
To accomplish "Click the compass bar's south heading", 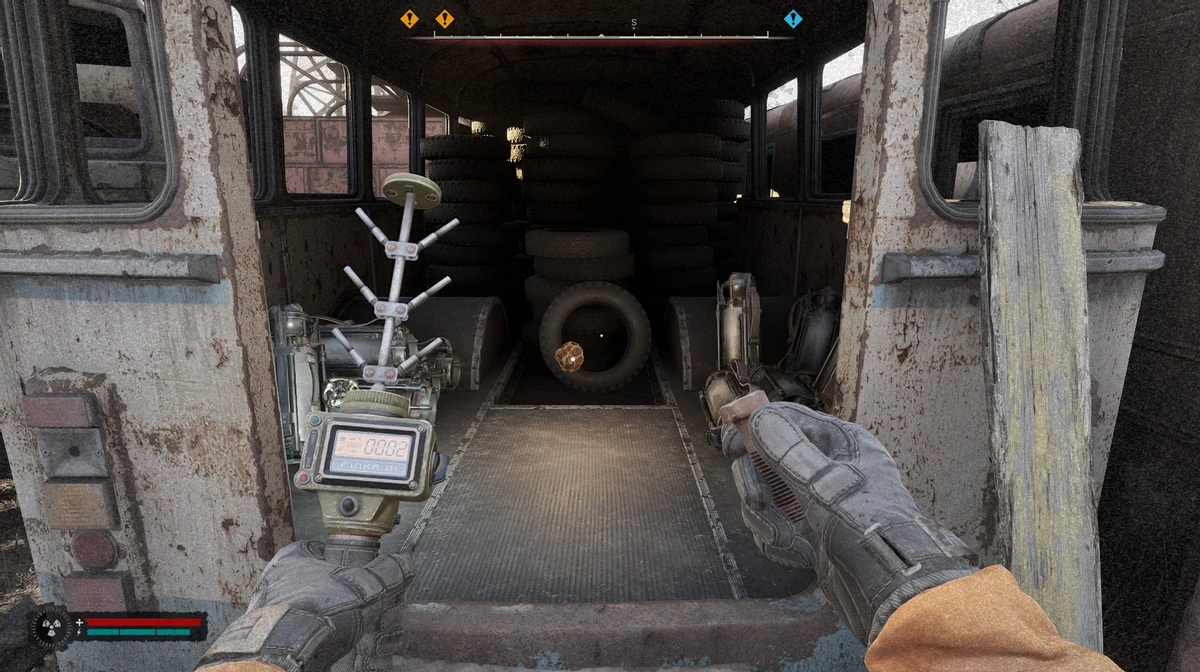I will point(634,22).
